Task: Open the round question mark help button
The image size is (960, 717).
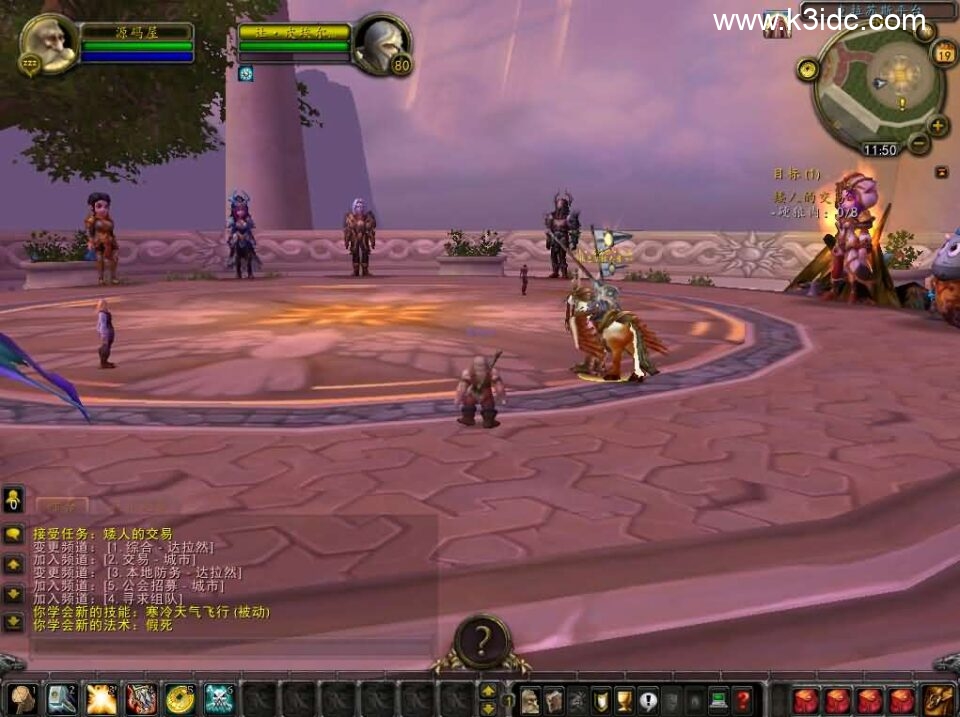Action: click(482, 640)
